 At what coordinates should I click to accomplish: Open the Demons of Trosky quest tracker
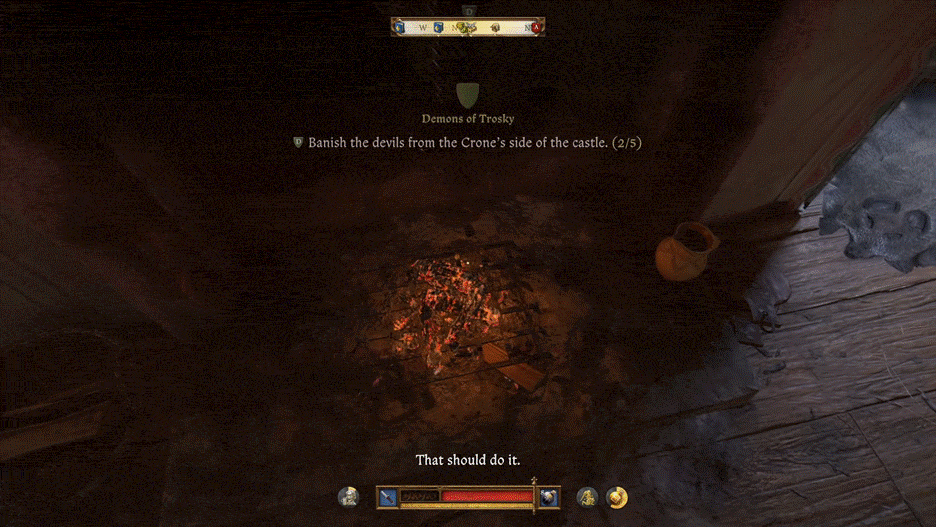[467, 118]
